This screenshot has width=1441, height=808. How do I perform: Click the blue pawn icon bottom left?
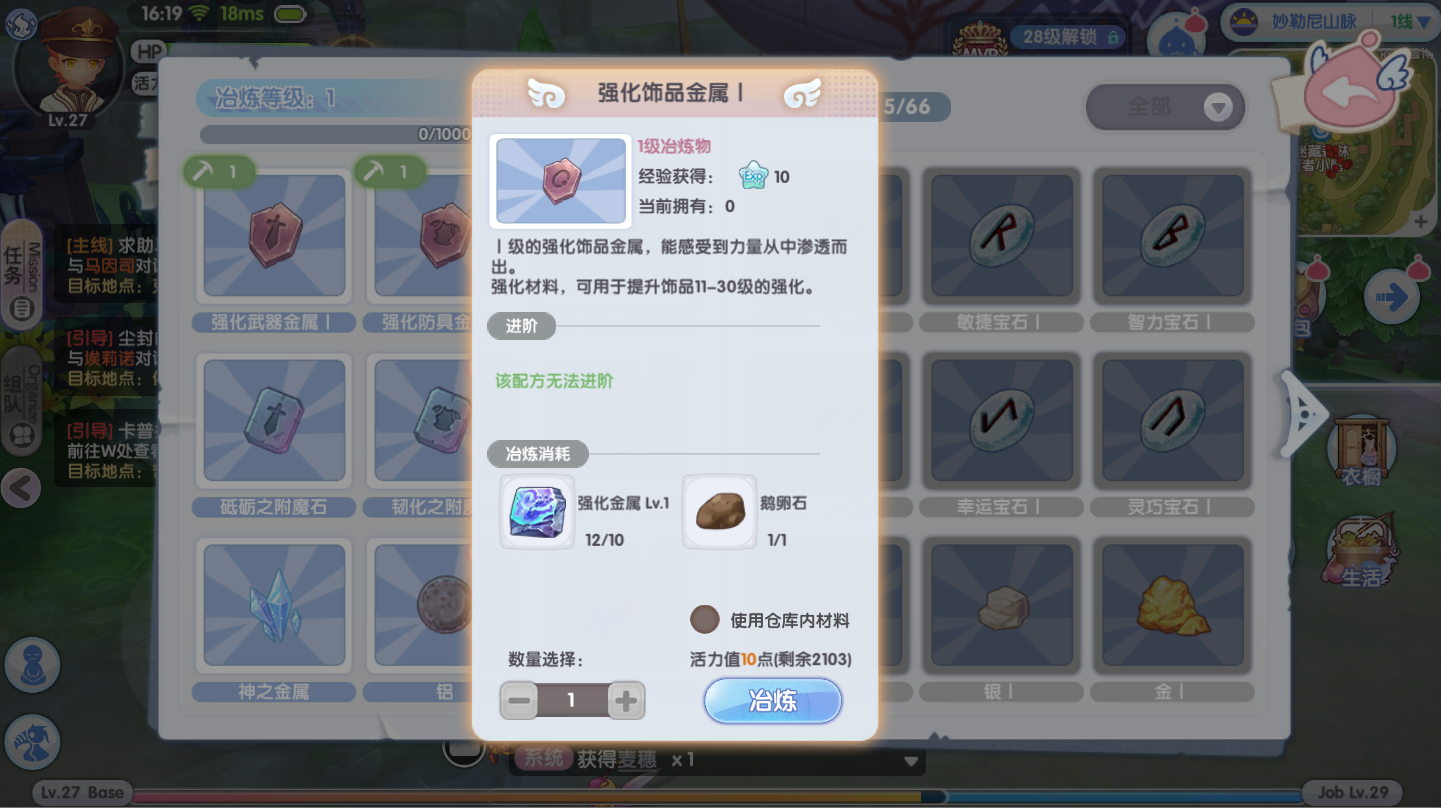32,665
